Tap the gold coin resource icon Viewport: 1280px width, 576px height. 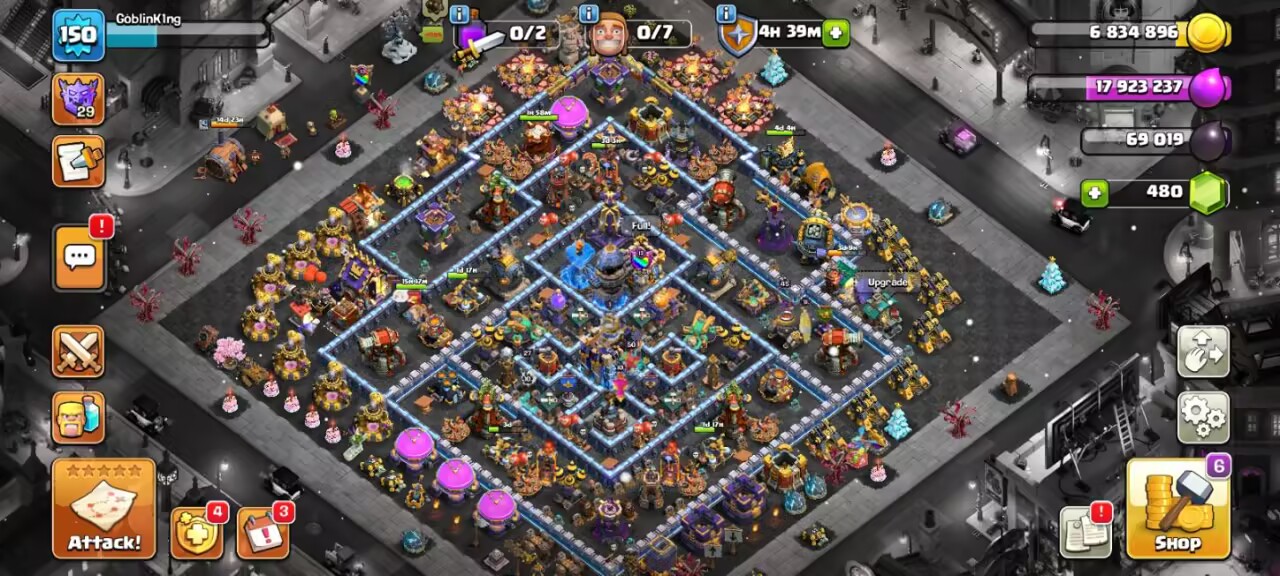click(x=1207, y=32)
